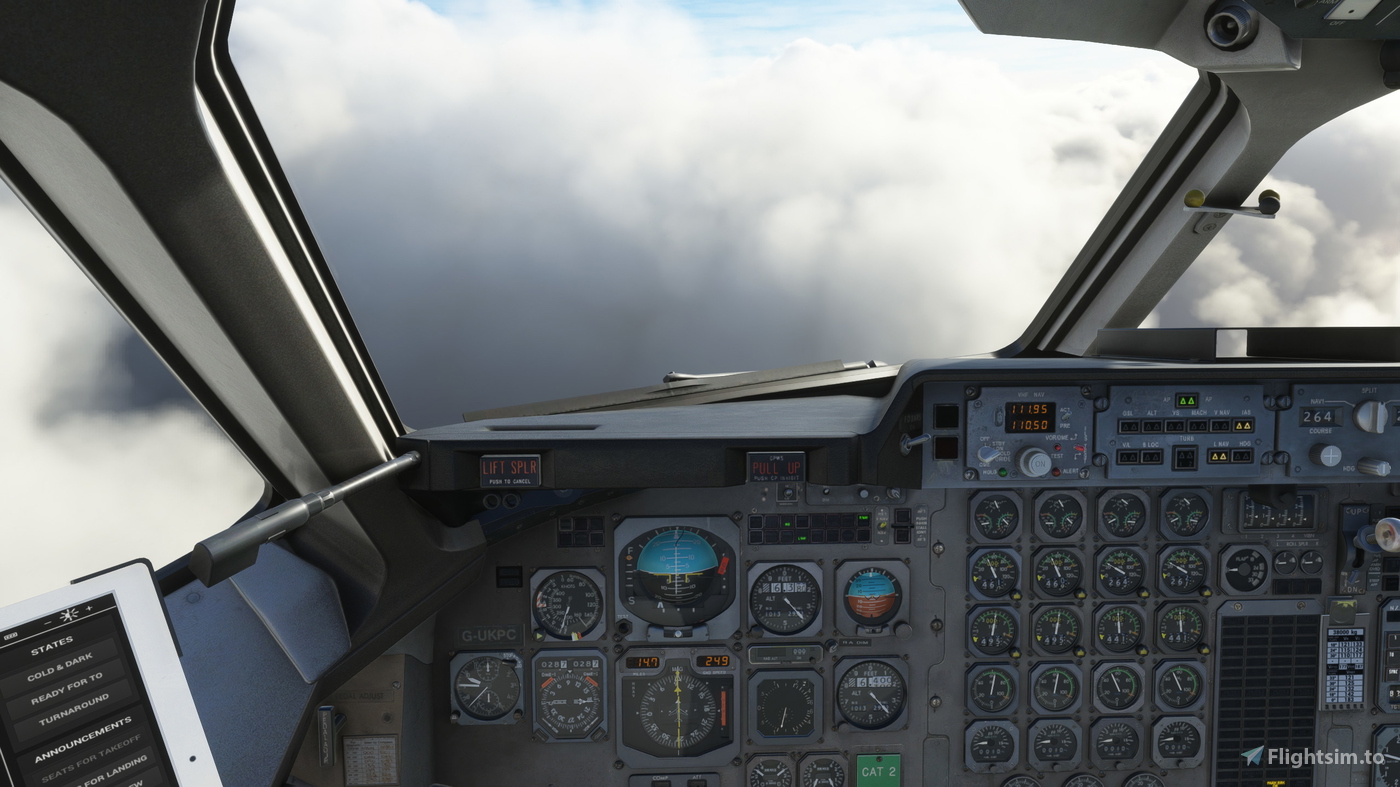Engage the L NAV lateral navigation button
1400x787 pixels.
pyautogui.click(x=1219, y=455)
